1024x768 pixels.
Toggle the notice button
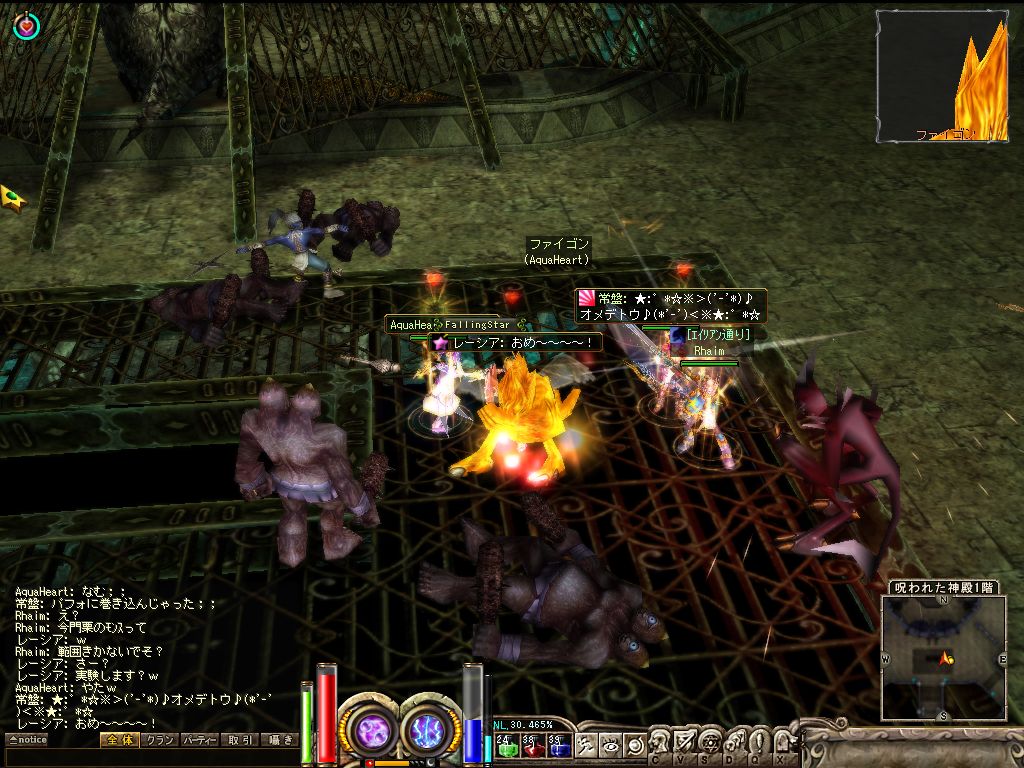click(27, 740)
